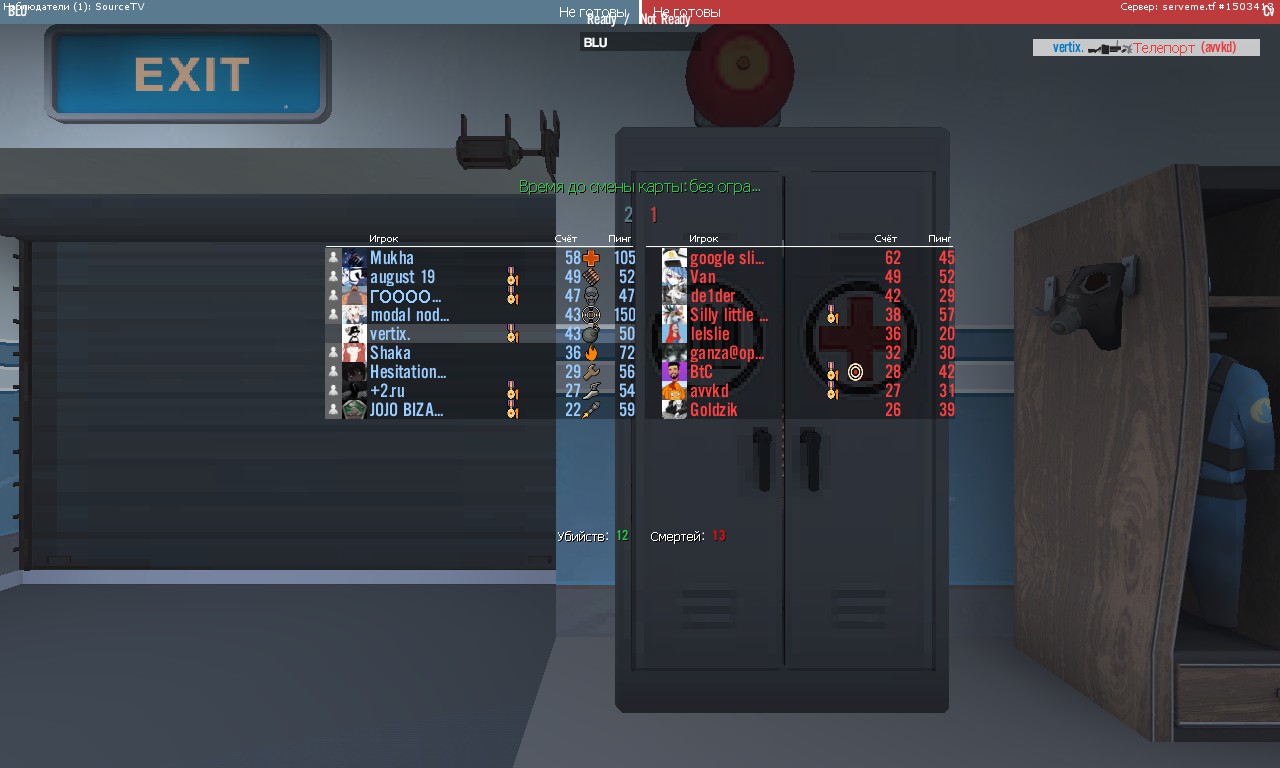The height and width of the screenshot is (768, 1280).
Task: Pick Shaka from the BLU team list
Action: point(390,353)
